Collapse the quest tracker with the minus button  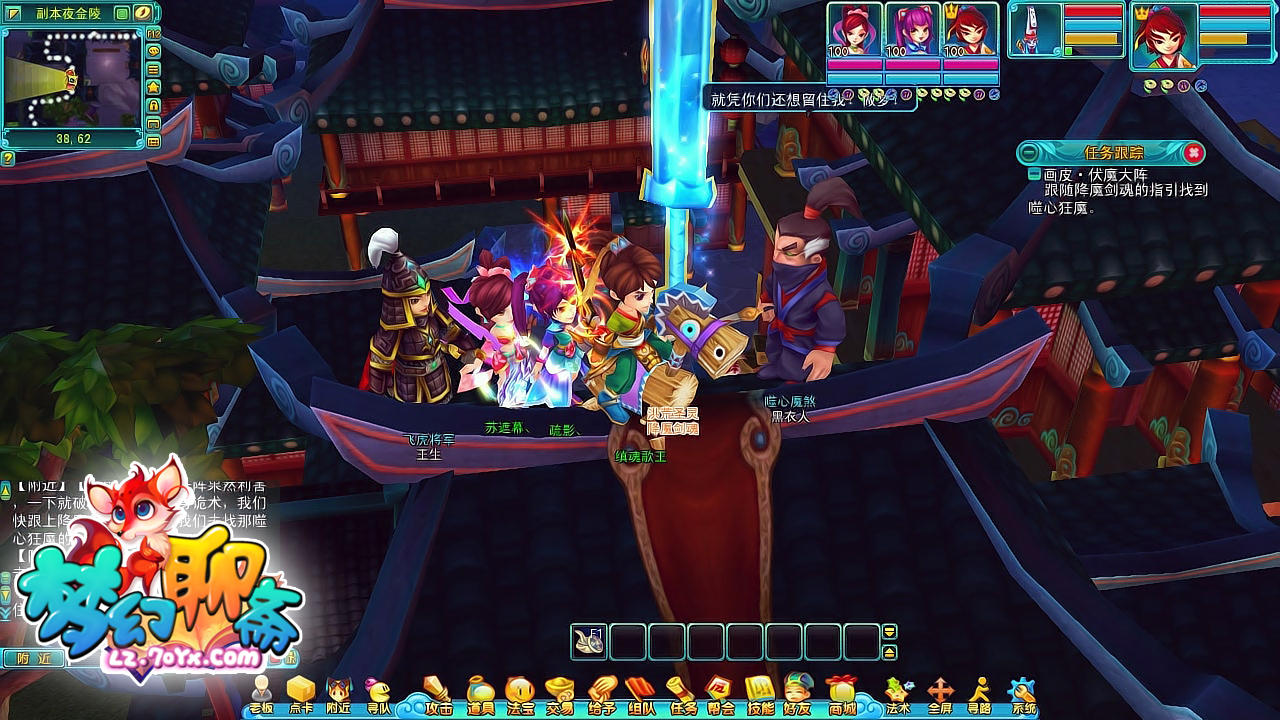tap(1030, 153)
